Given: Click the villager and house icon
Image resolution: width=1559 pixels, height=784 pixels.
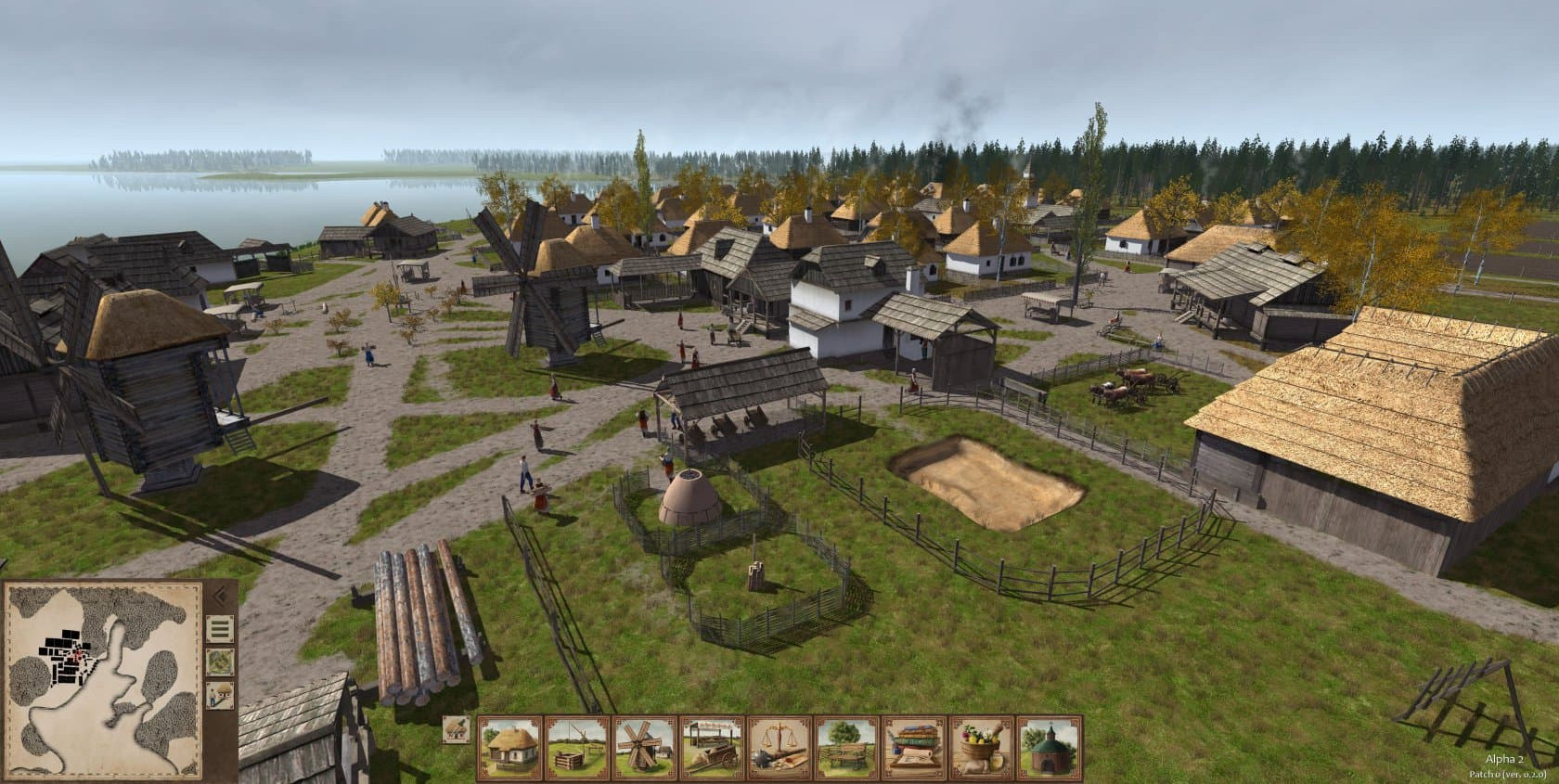Looking at the screenshot, I should click(220, 695).
